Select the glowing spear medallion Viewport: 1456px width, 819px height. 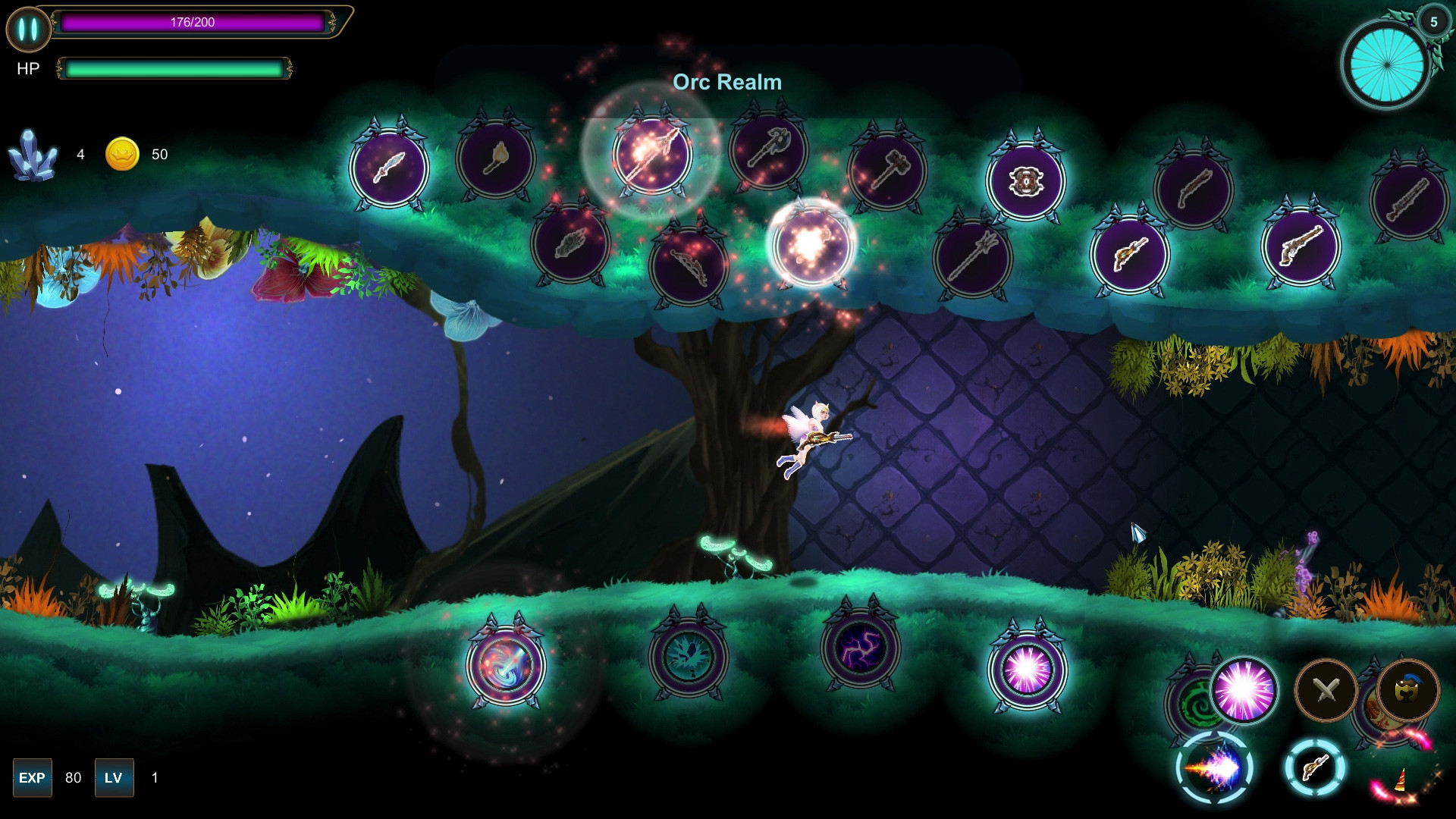click(654, 157)
